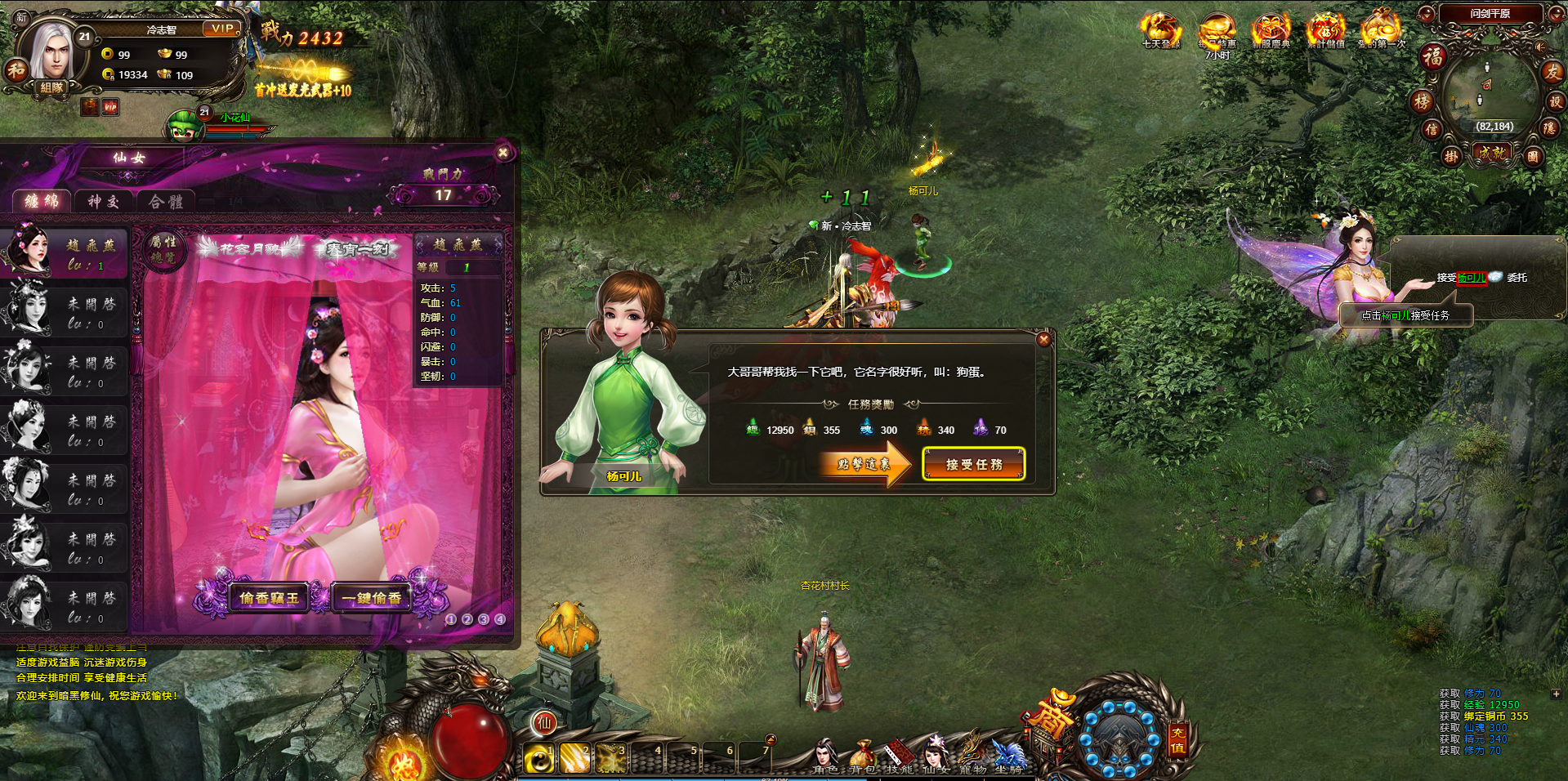Open the 屬性總覽 attribute overview
This screenshot has height=781, width=1568.
point(163,248)
